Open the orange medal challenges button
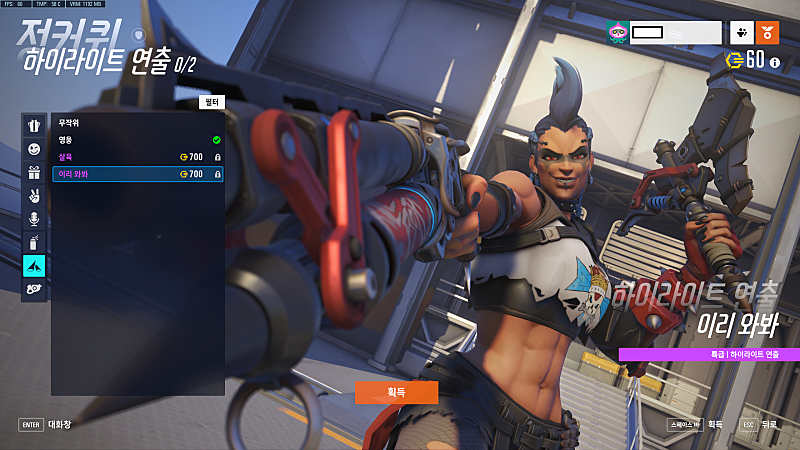 [x=769, y=33]
